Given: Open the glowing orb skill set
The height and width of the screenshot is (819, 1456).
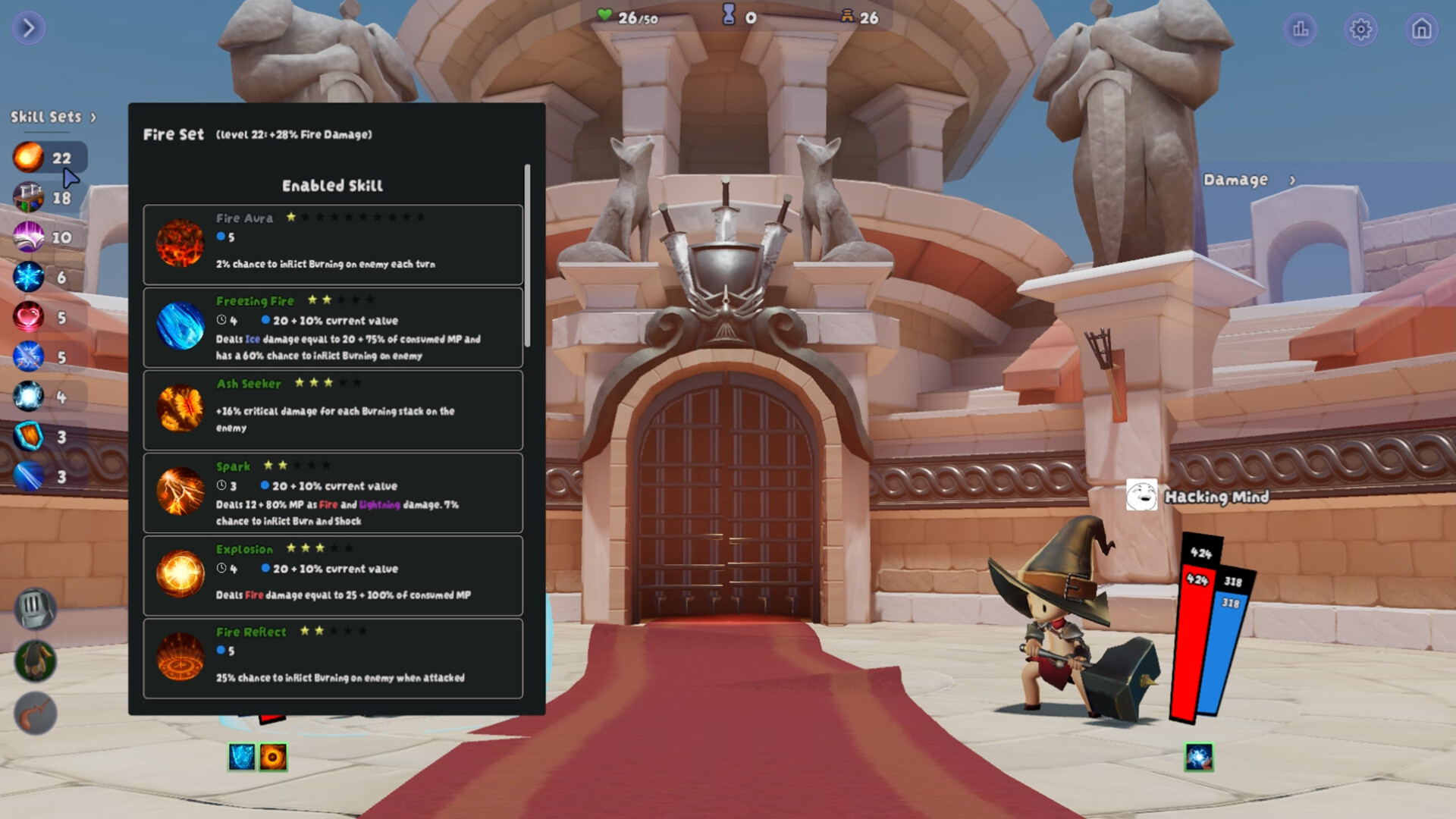Looking at the screenshot, I should tap(27, 394).
